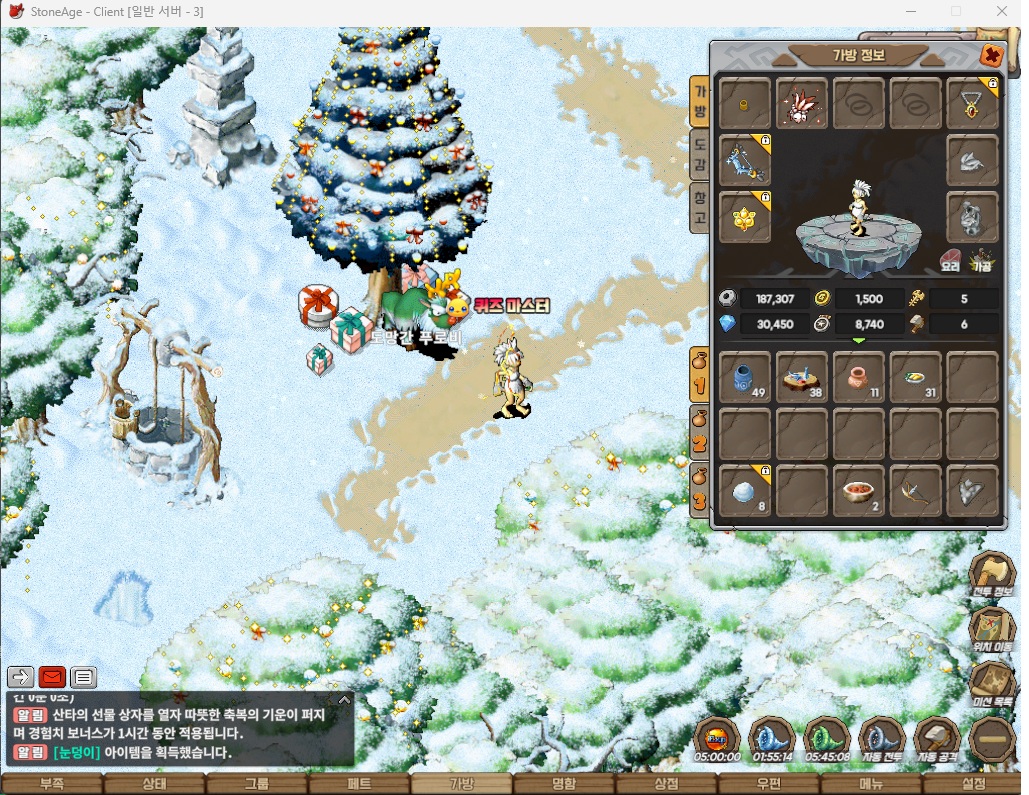
Task: Select the equipped red gem necklace slot
Action: point(972,102)
